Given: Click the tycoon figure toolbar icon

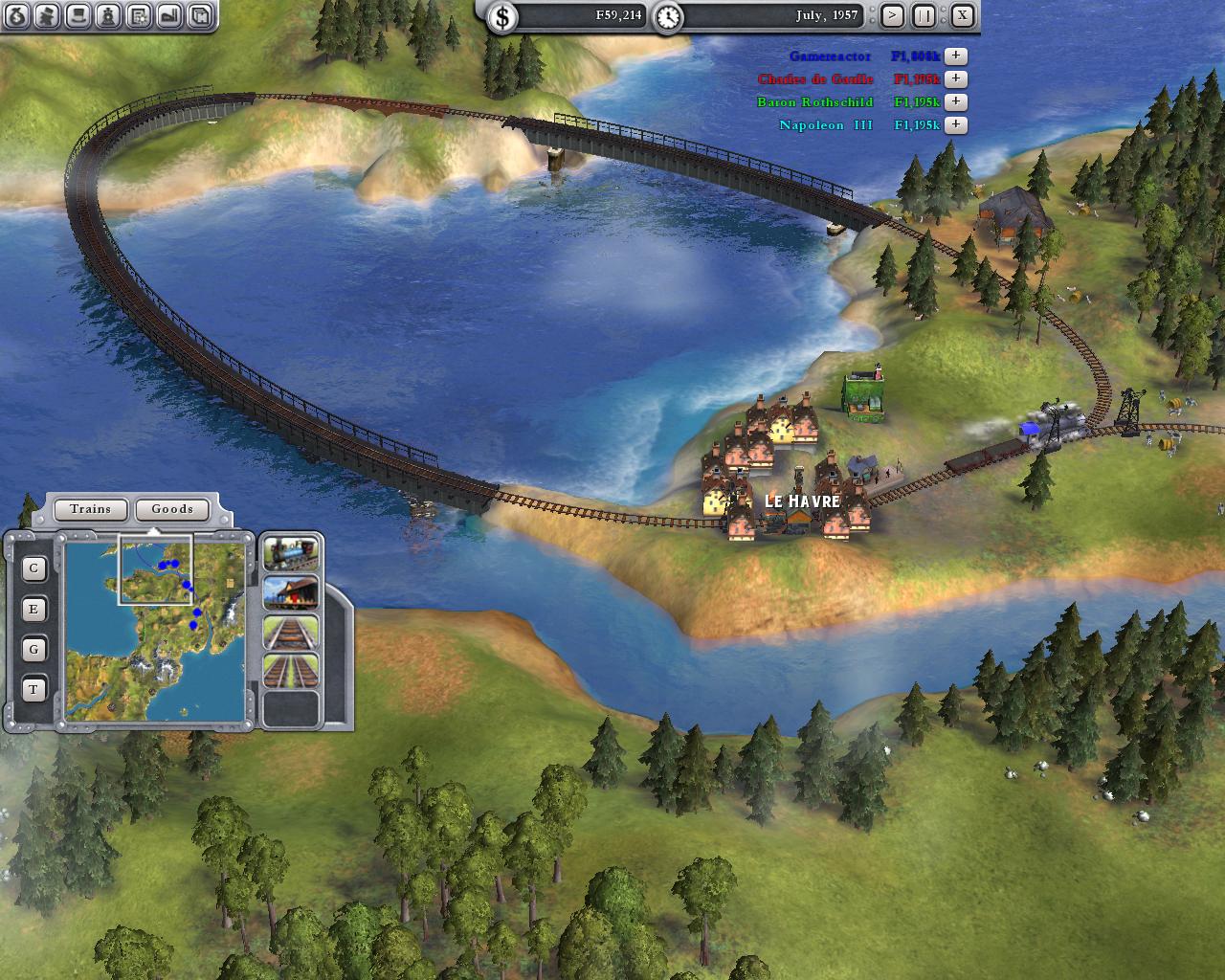Looking at the screenshot, I should click(x=47, y=15).
